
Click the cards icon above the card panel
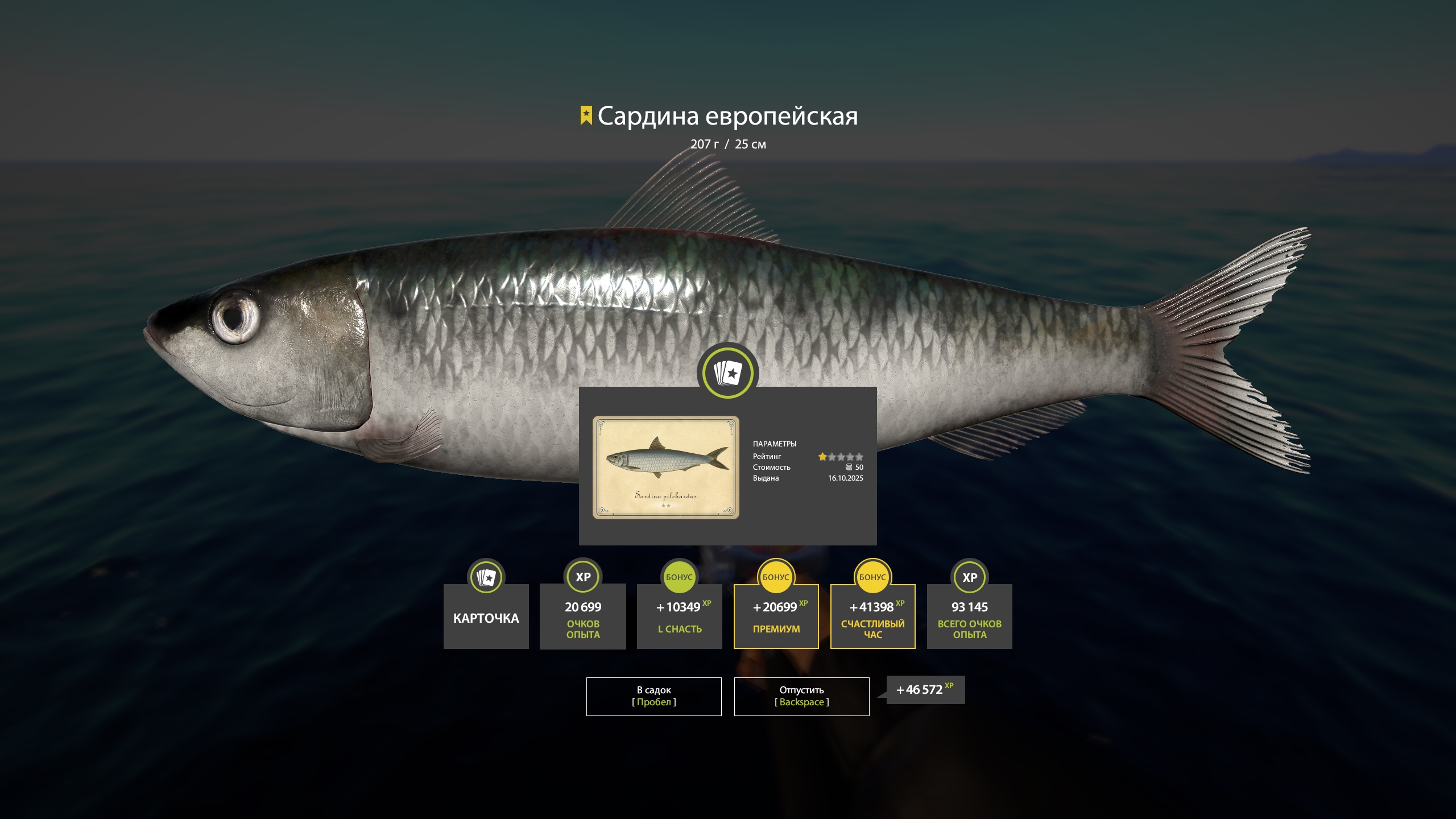[727, 373]
